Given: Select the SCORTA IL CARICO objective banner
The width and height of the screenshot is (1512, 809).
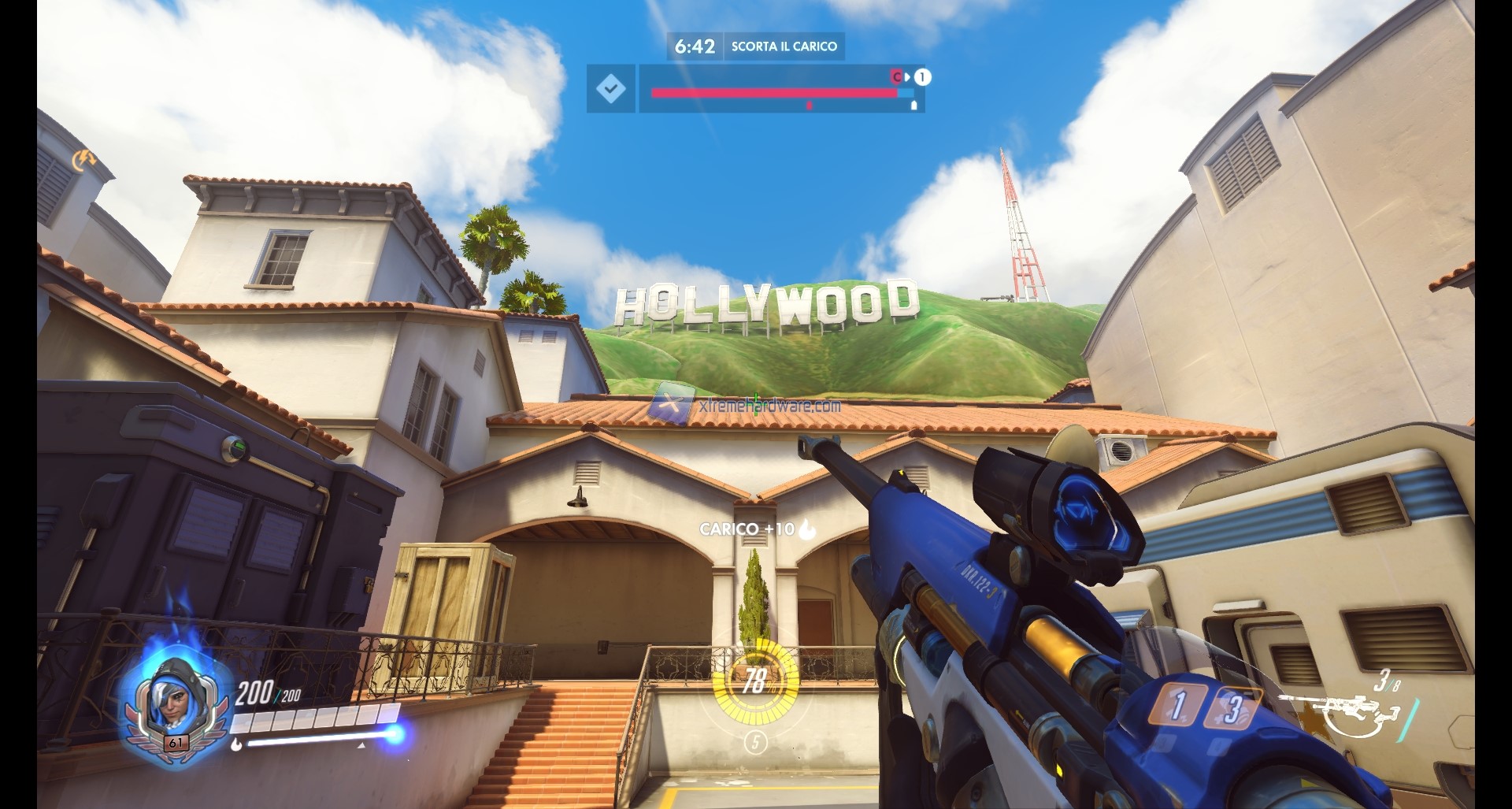Looking at the screenshot, I should coord(787,46).
